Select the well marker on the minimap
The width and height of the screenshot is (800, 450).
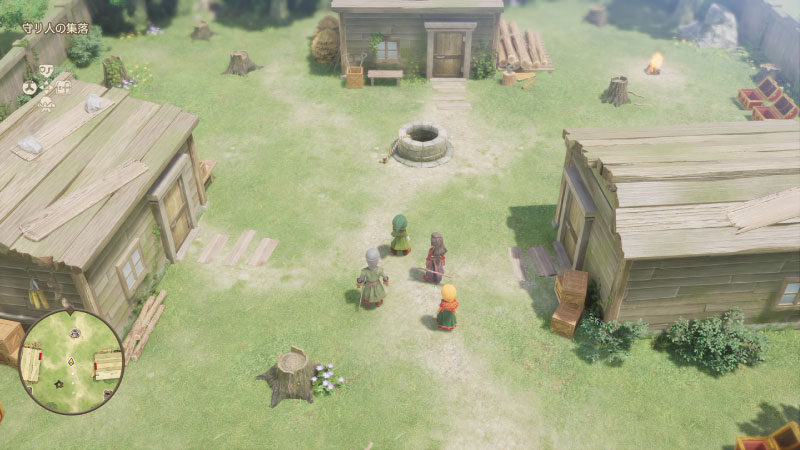click(x=75, y=333)
